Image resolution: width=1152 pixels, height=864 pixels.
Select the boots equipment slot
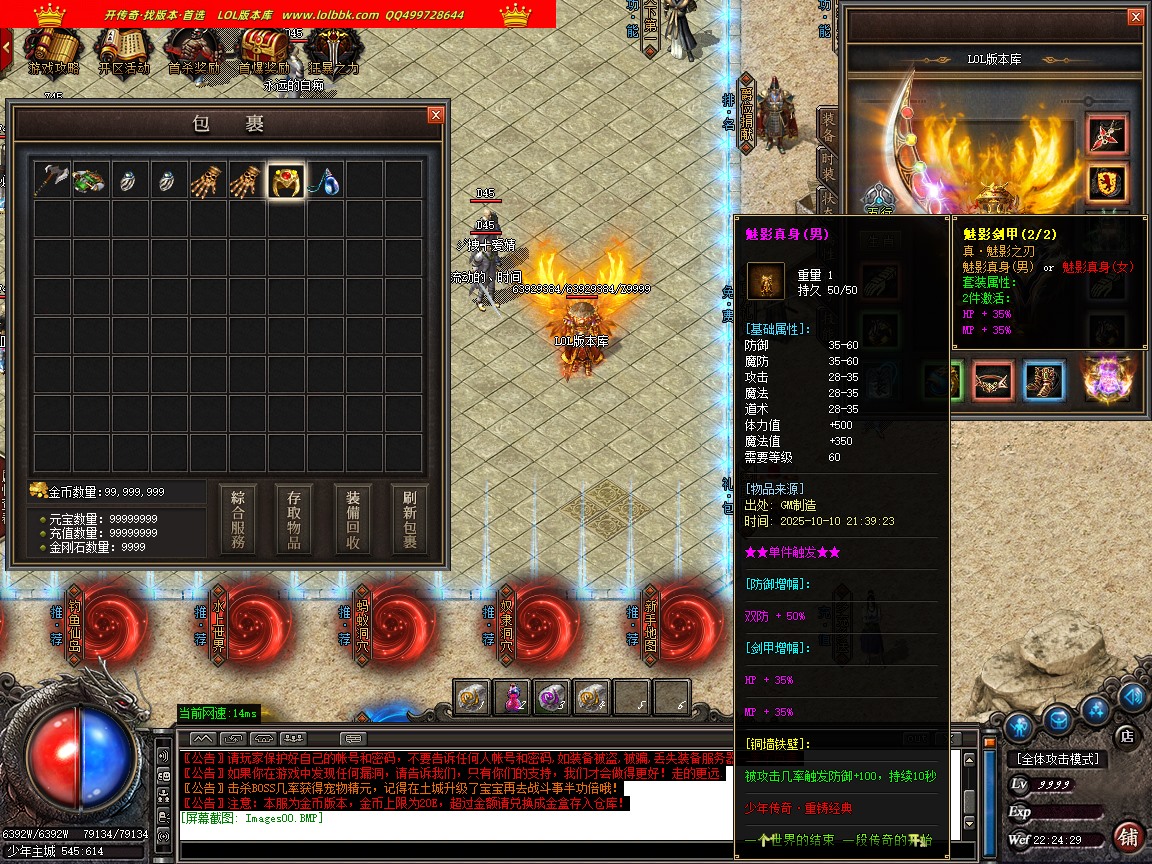[x=1044, y=381]
